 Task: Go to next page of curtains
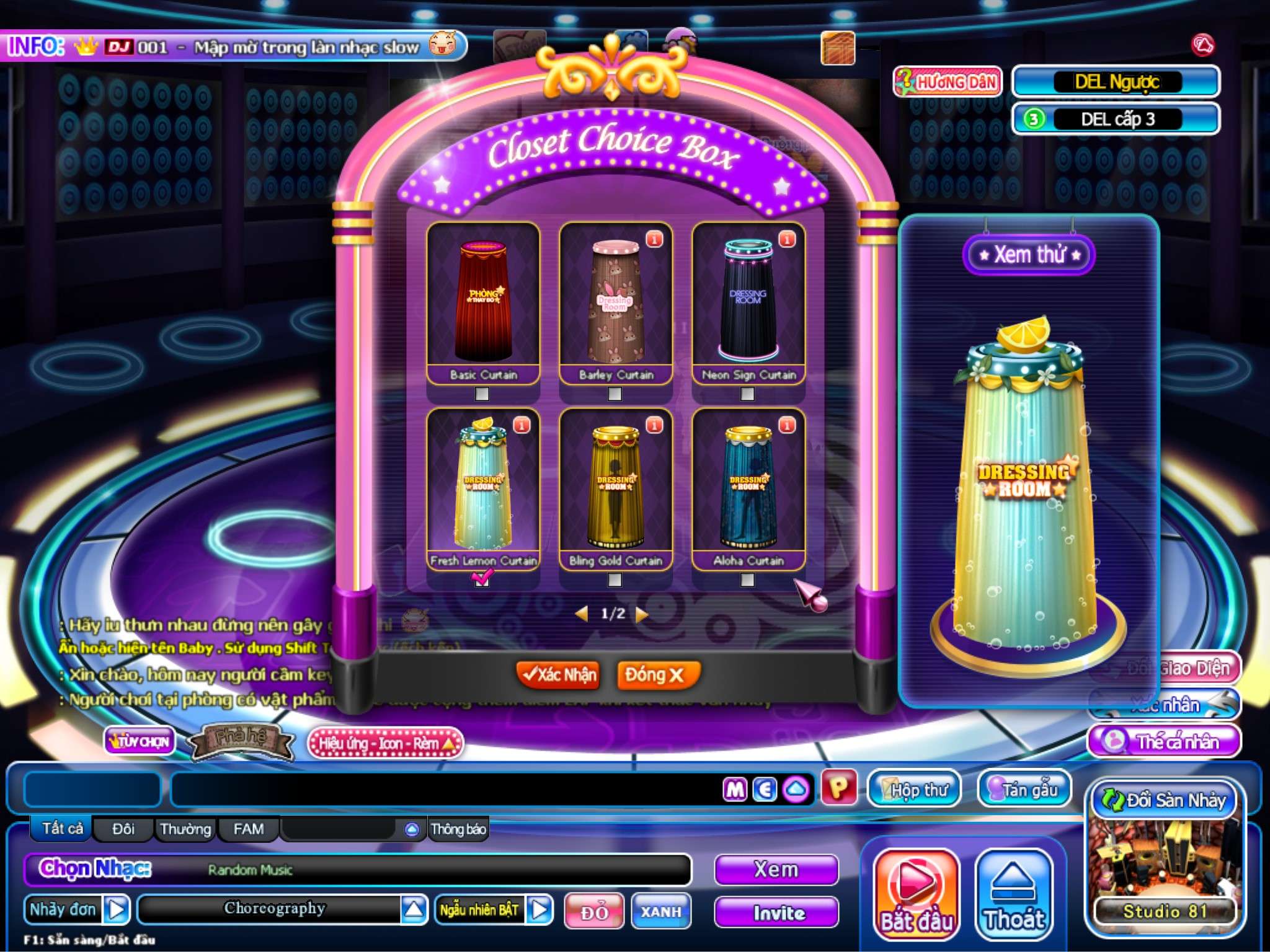click(x=642, y=614)
